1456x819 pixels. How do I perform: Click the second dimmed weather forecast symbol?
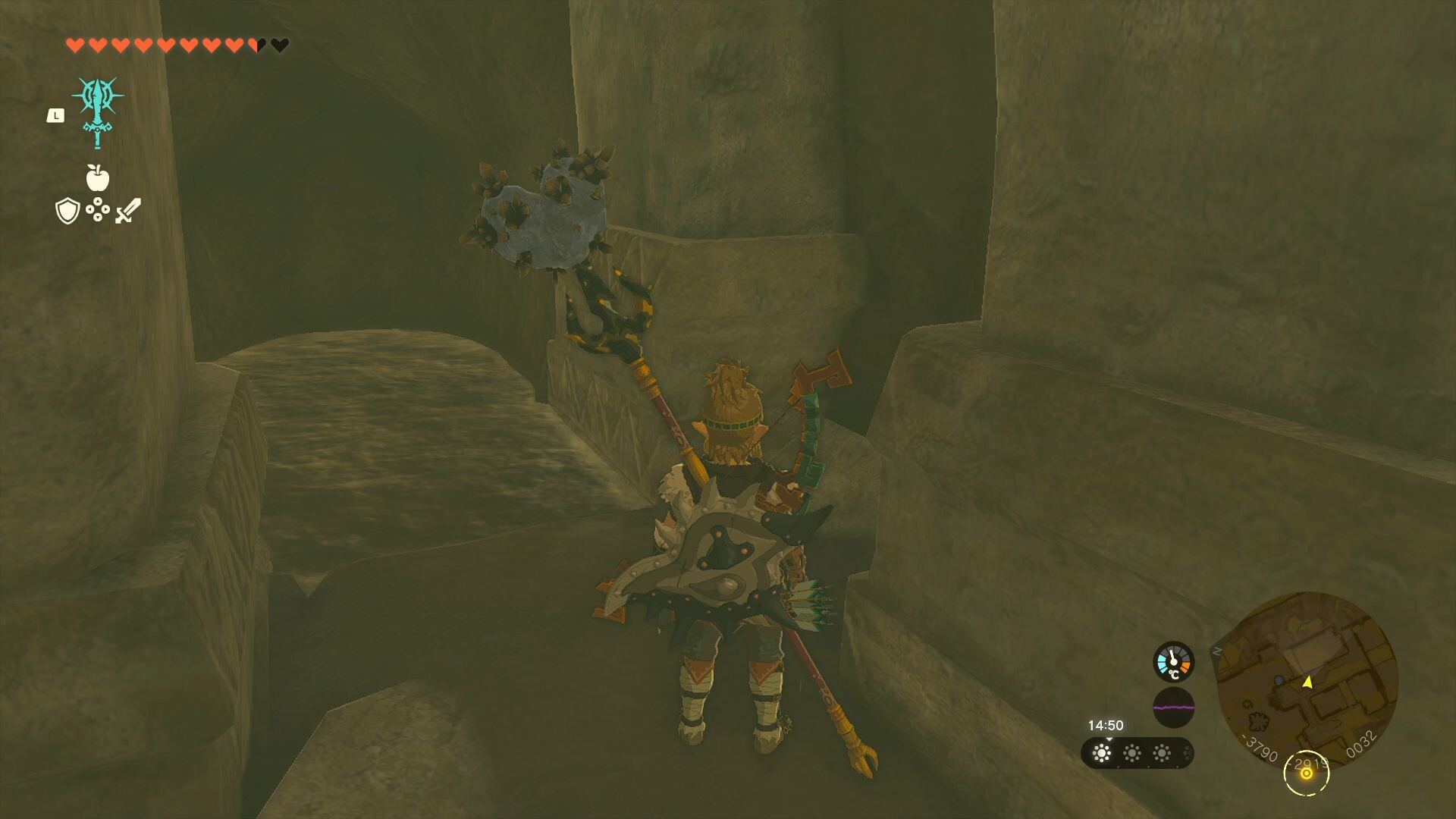pos(1132,752)
